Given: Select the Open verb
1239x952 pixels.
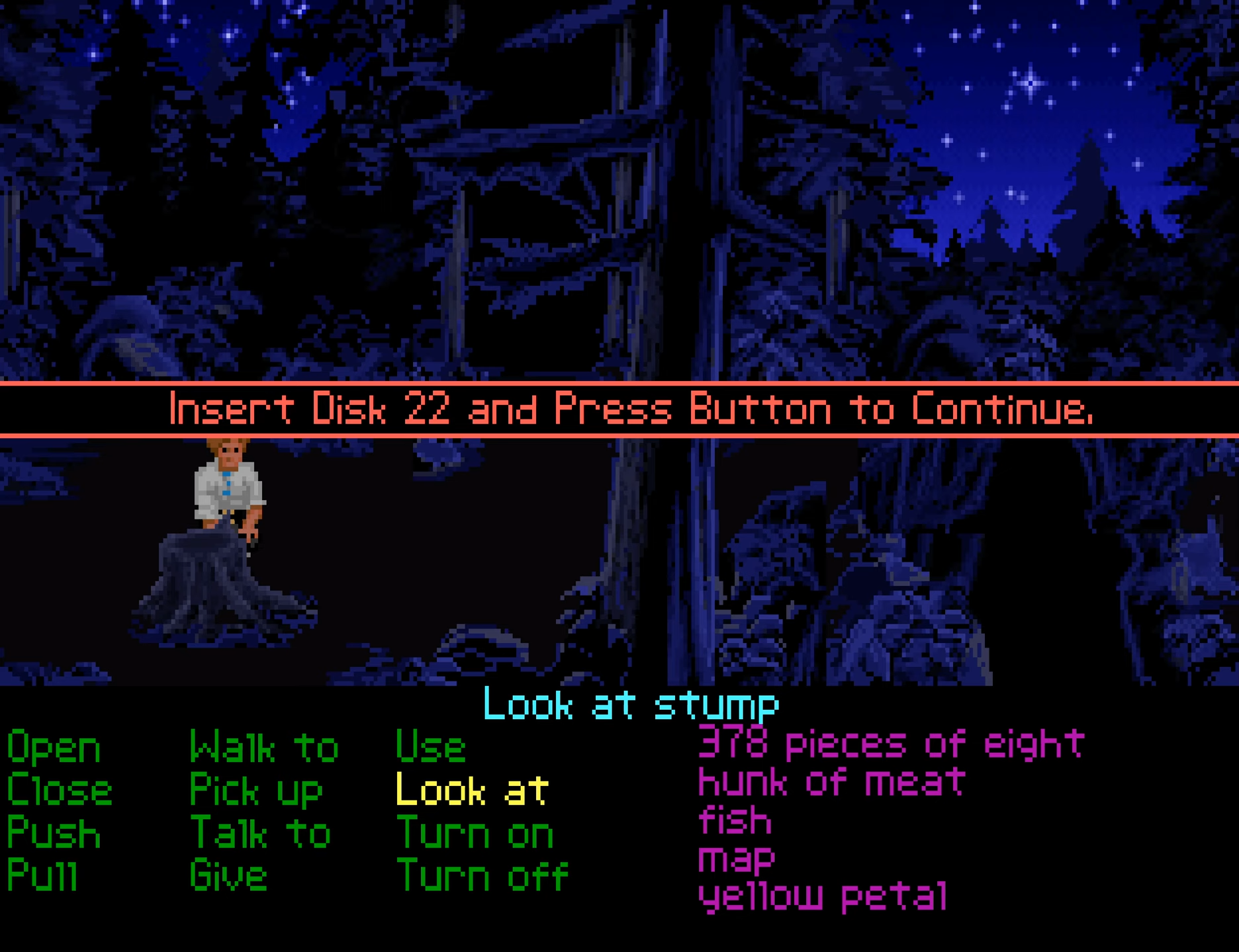Looking at the screenshot, I should 54,748.
